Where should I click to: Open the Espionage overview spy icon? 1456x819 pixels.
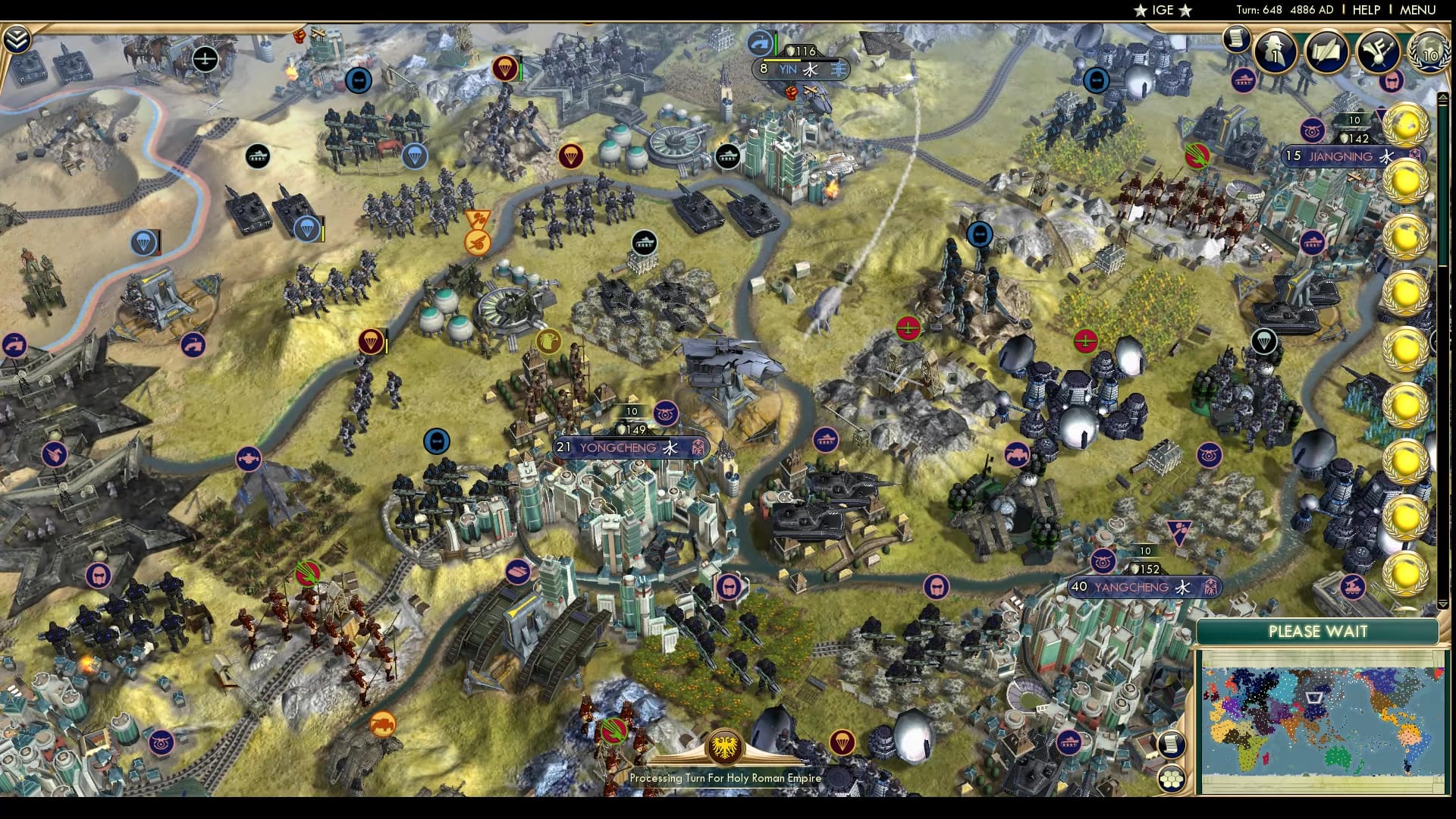1275,53
